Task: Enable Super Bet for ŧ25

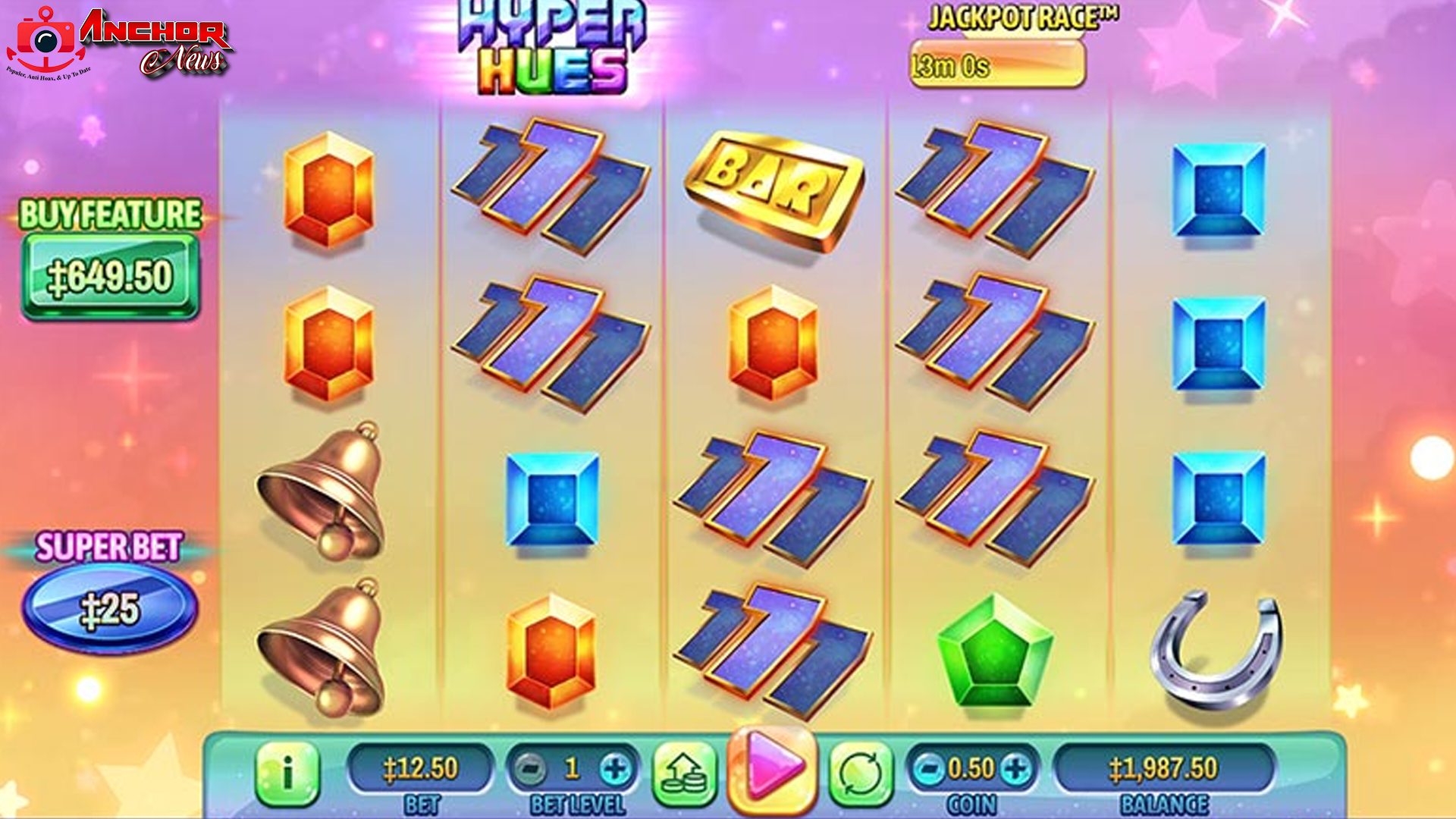Action: [108, 609]
